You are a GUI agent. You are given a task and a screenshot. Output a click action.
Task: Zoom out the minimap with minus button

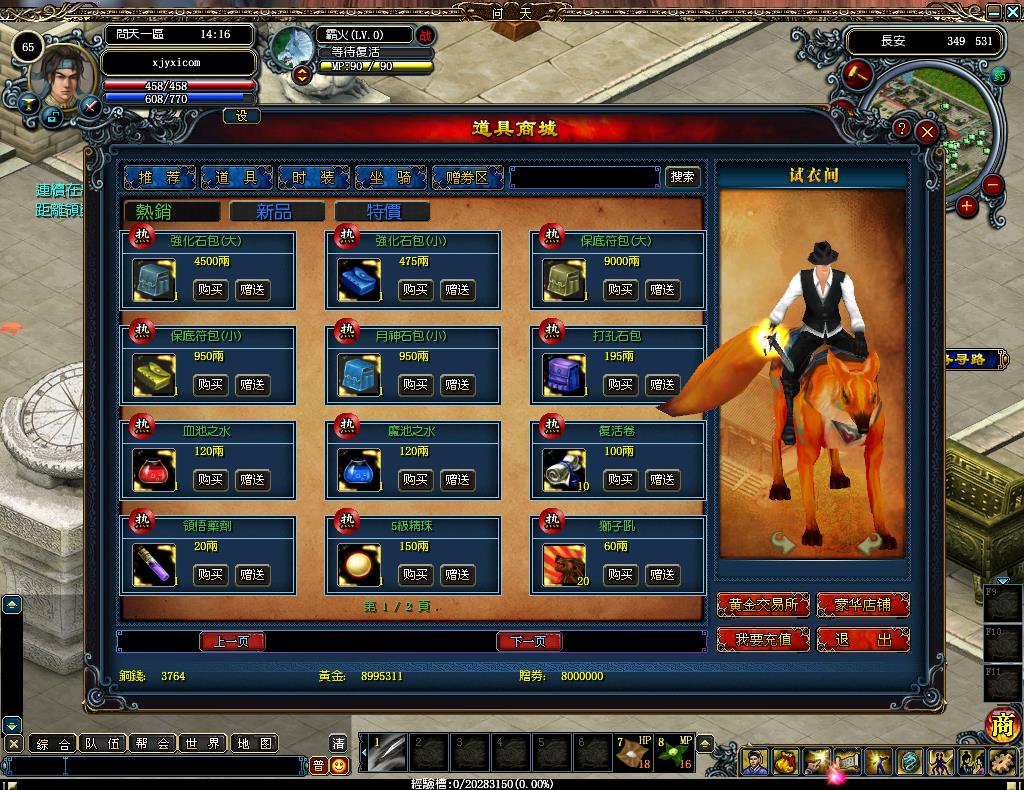pyautogui.click(x=992, y=185)
